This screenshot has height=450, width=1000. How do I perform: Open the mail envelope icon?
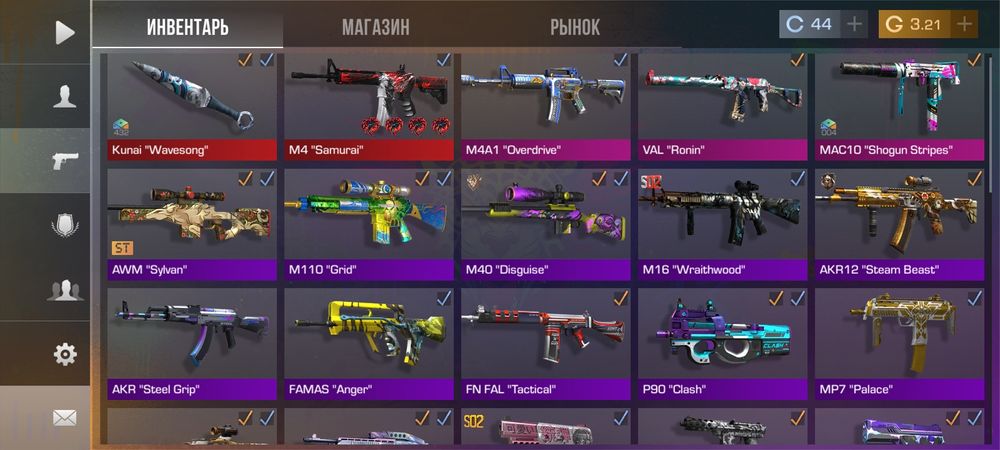pos(65,417)
